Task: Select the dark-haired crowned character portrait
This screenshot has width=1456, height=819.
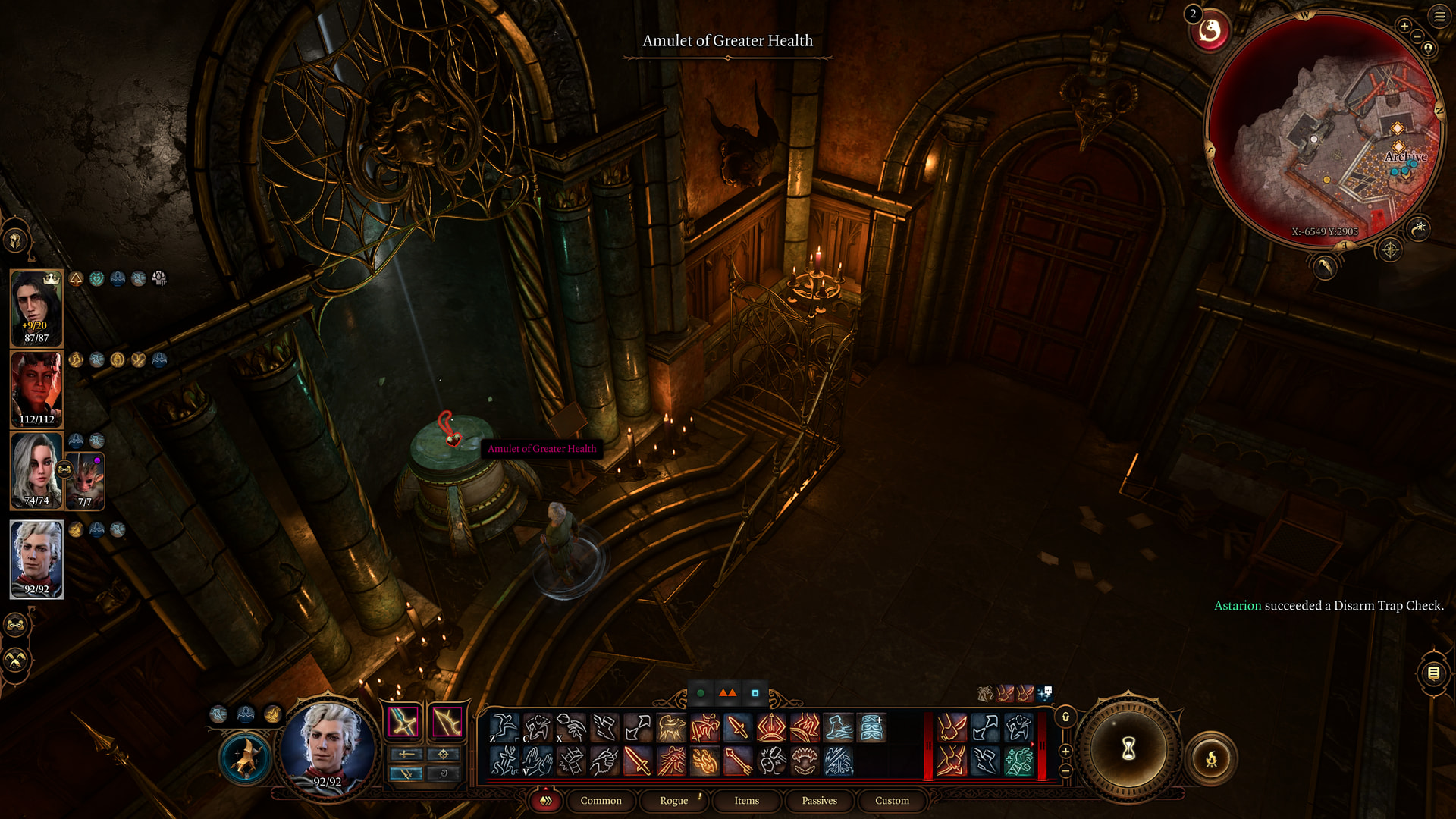Action: (x=36, y=307)
